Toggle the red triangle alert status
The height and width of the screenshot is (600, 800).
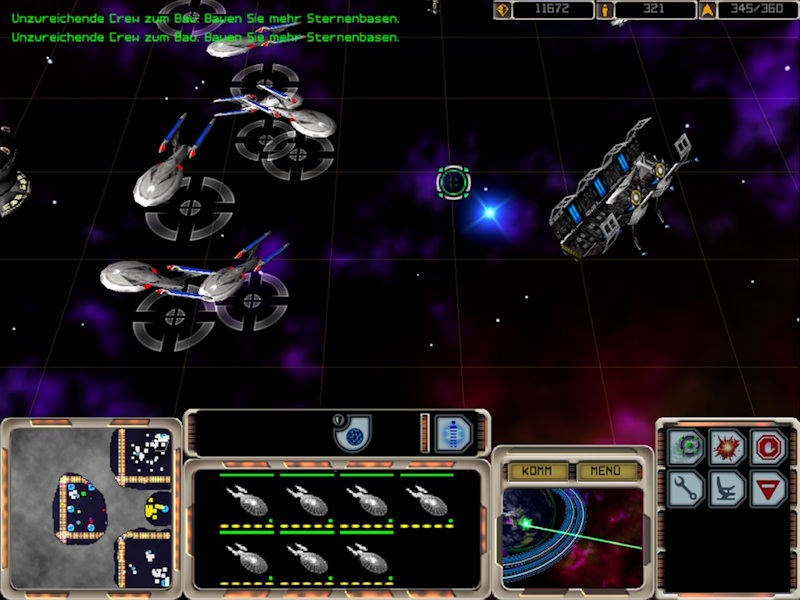[768, 488]
